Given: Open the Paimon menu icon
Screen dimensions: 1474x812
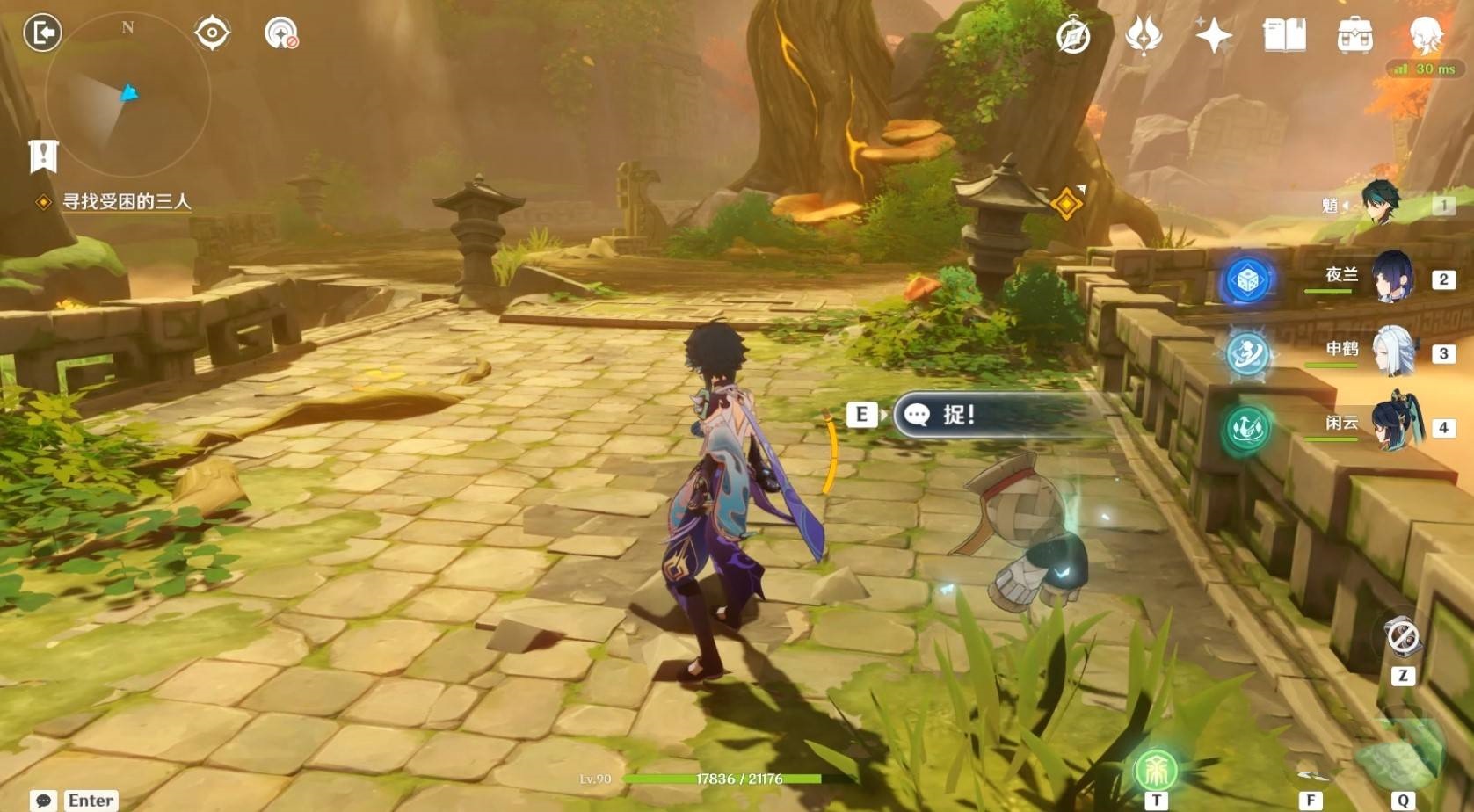Looking at the screenshot, I should click(1426, 35).
